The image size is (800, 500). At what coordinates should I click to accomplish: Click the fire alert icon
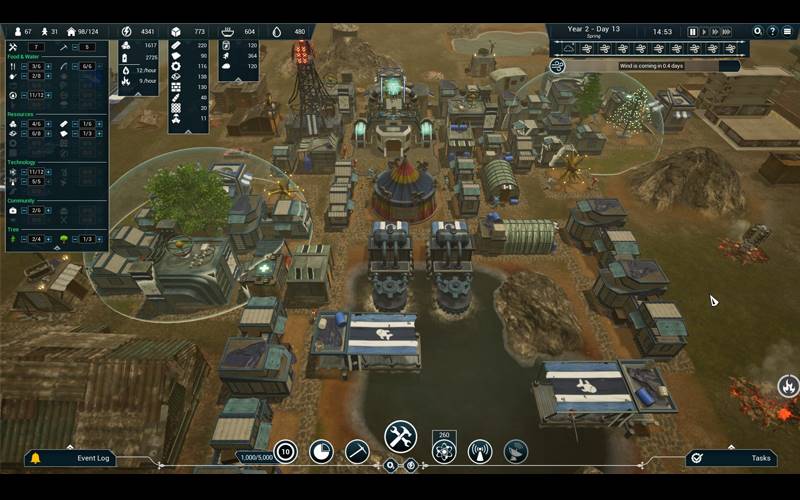pyautogui.click(x=788, y=385)
